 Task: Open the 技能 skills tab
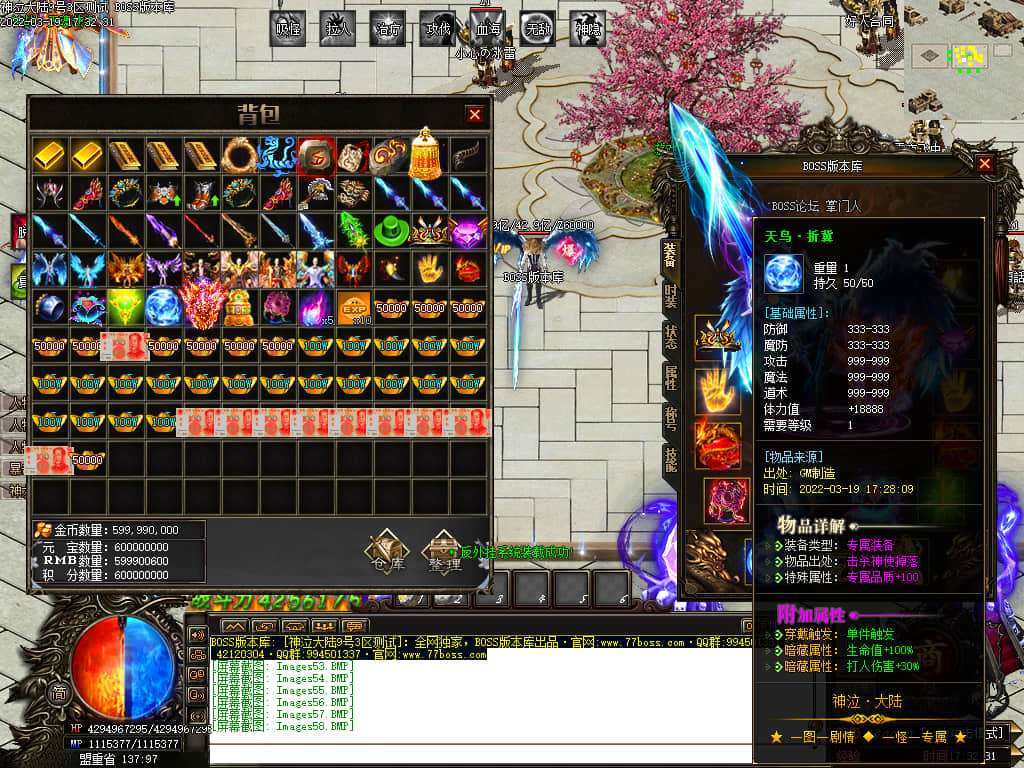671,458
